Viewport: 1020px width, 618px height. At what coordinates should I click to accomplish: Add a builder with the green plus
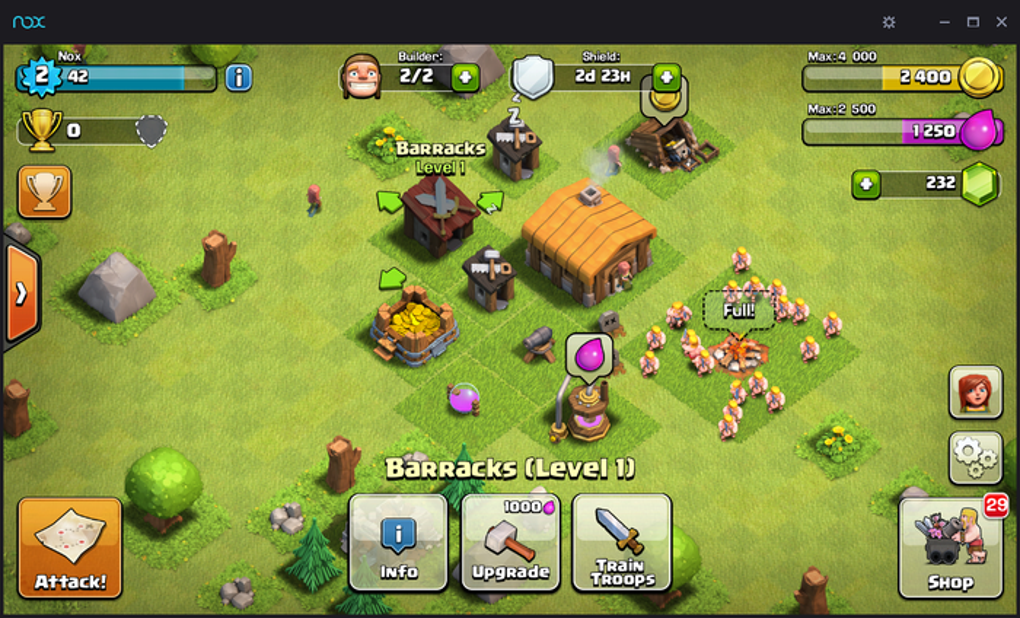pyautogui.click(x=465, y=77)
